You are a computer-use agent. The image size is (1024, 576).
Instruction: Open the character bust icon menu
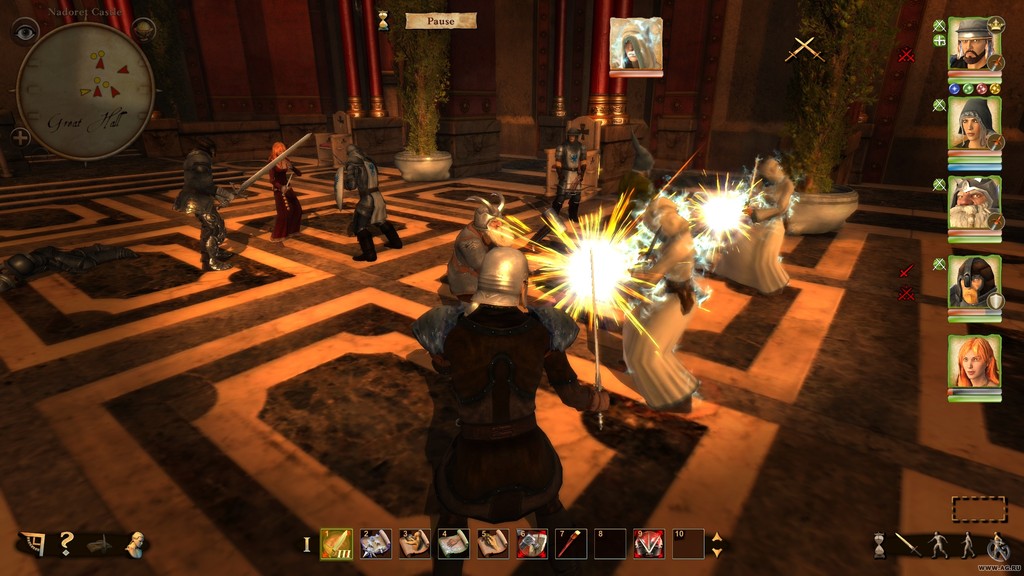[135, 544]
